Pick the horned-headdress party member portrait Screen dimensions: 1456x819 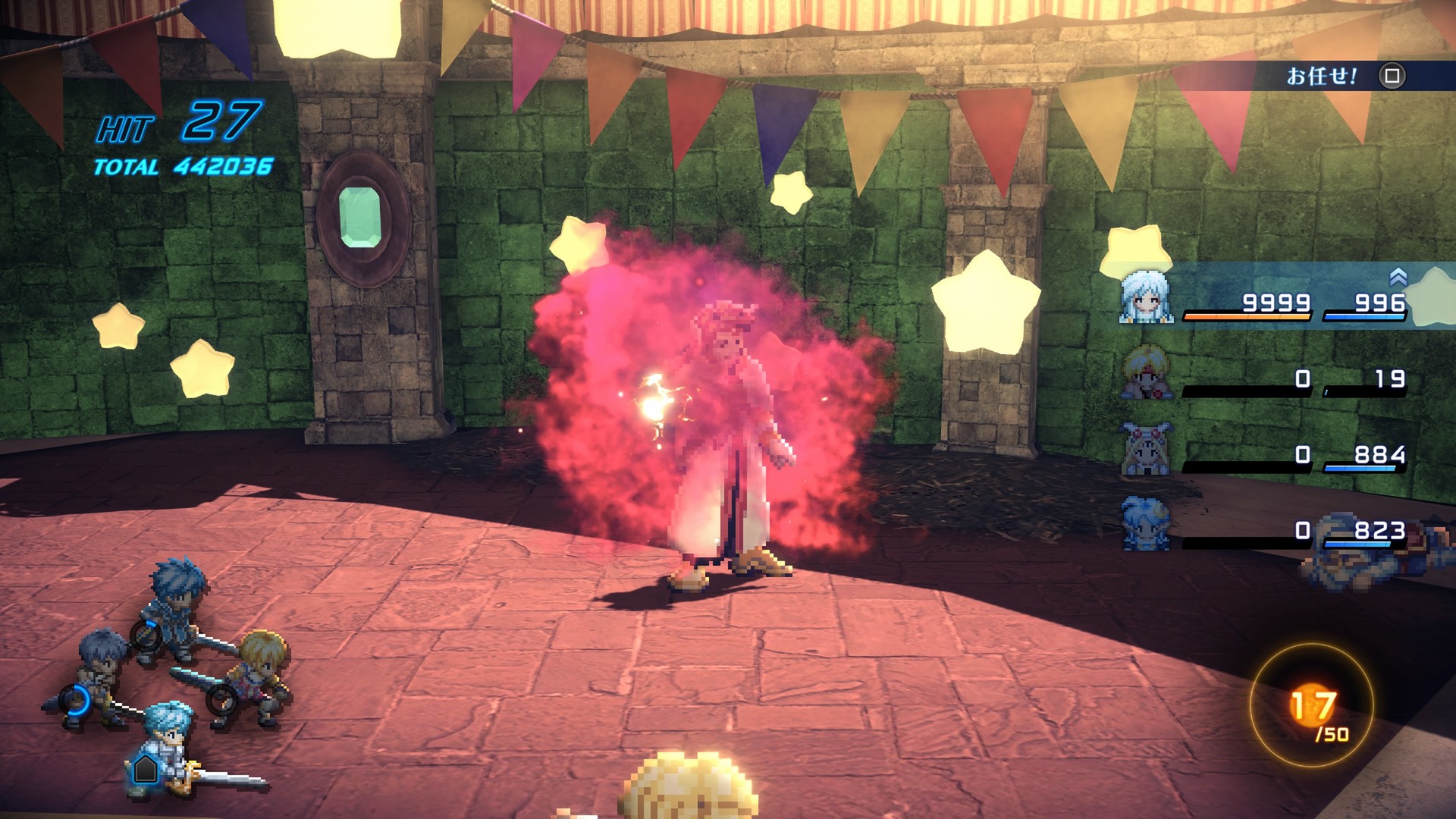pyautogui.click(x=1146, y=448)
